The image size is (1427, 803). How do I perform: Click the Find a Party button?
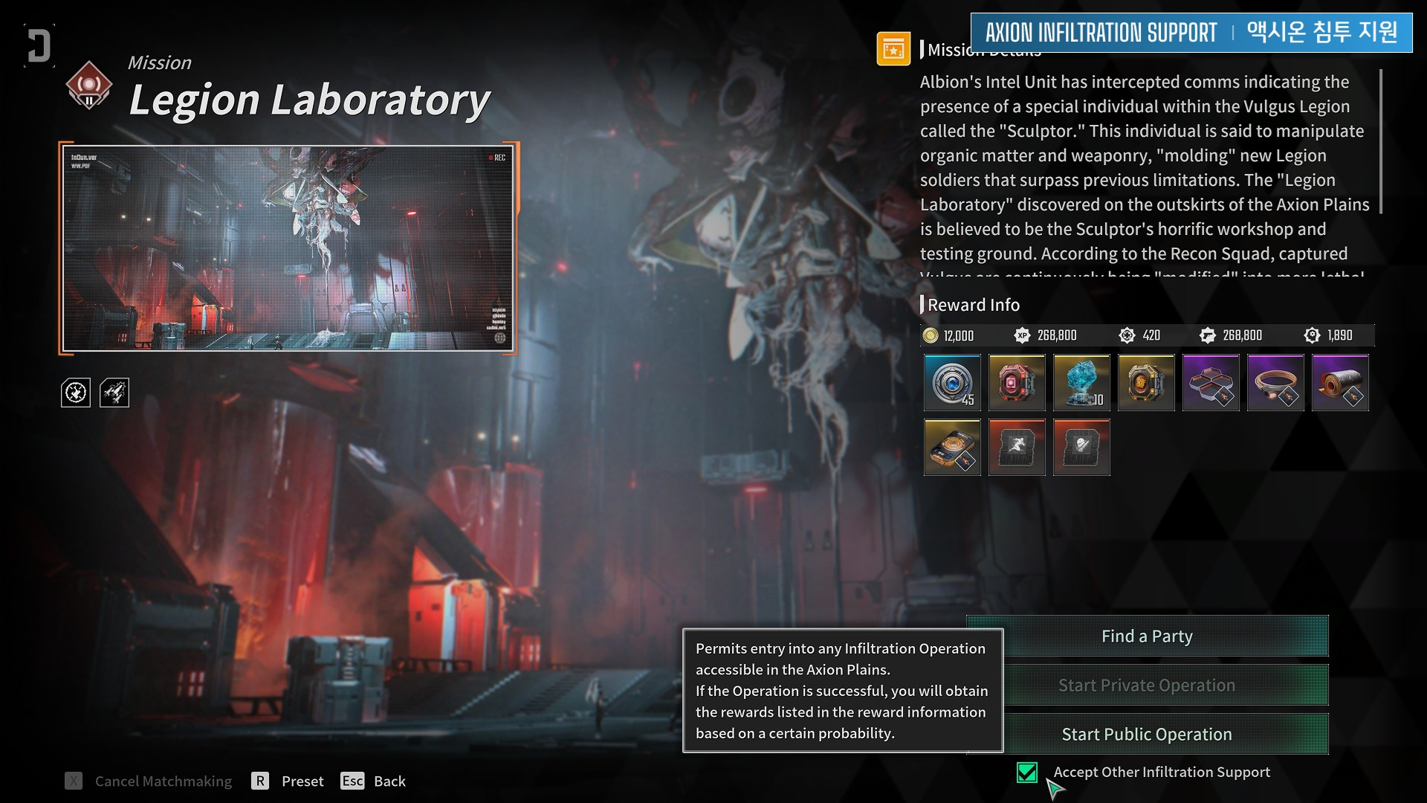coord(1146,636)
